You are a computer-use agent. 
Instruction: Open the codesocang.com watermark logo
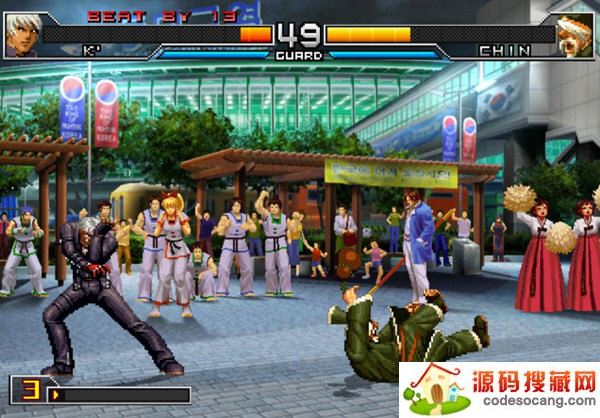pyautogui.click(x=500, y=390)
